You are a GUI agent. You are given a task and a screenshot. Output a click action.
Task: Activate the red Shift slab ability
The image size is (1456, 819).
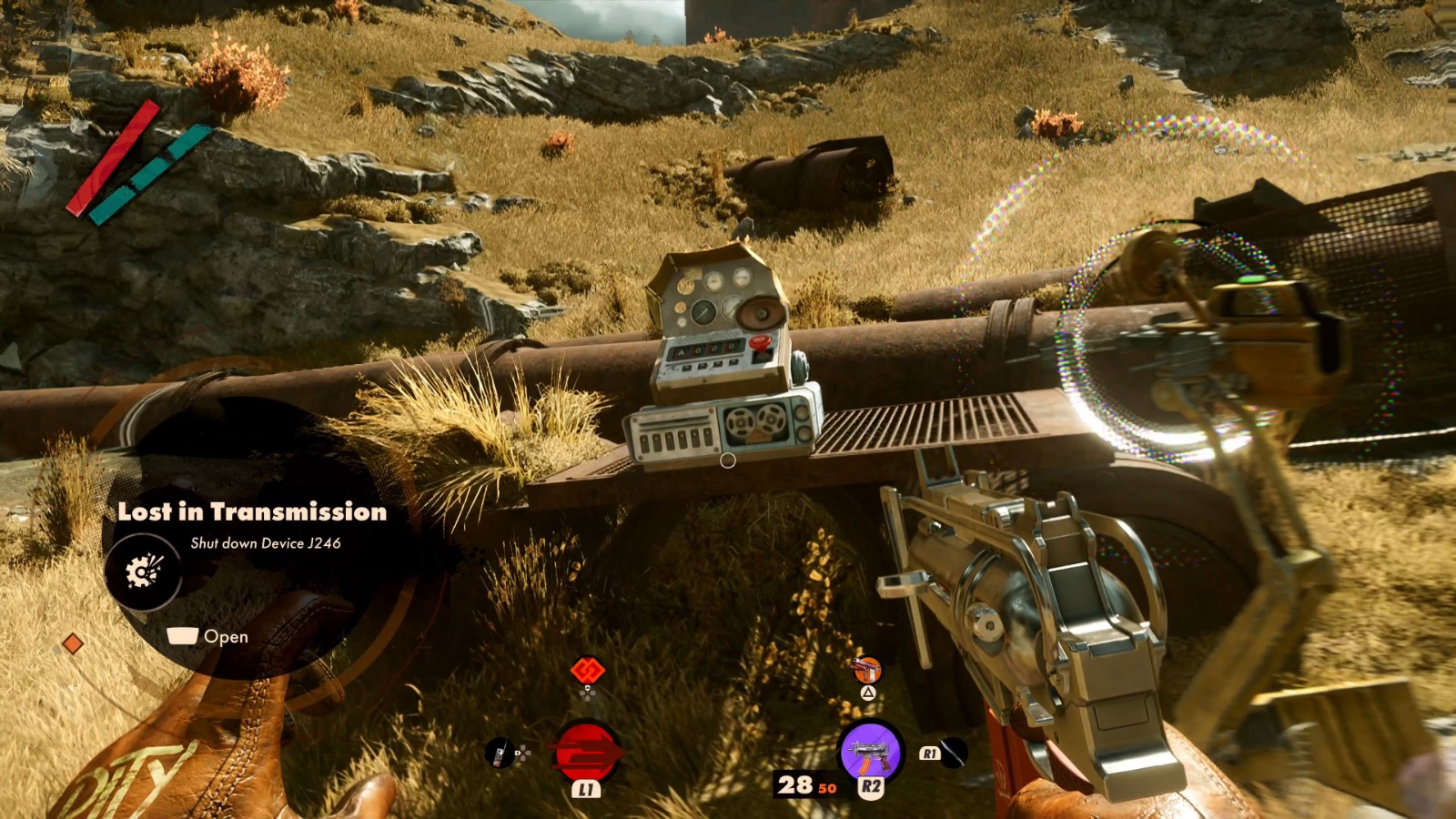[x=587, y=753]
